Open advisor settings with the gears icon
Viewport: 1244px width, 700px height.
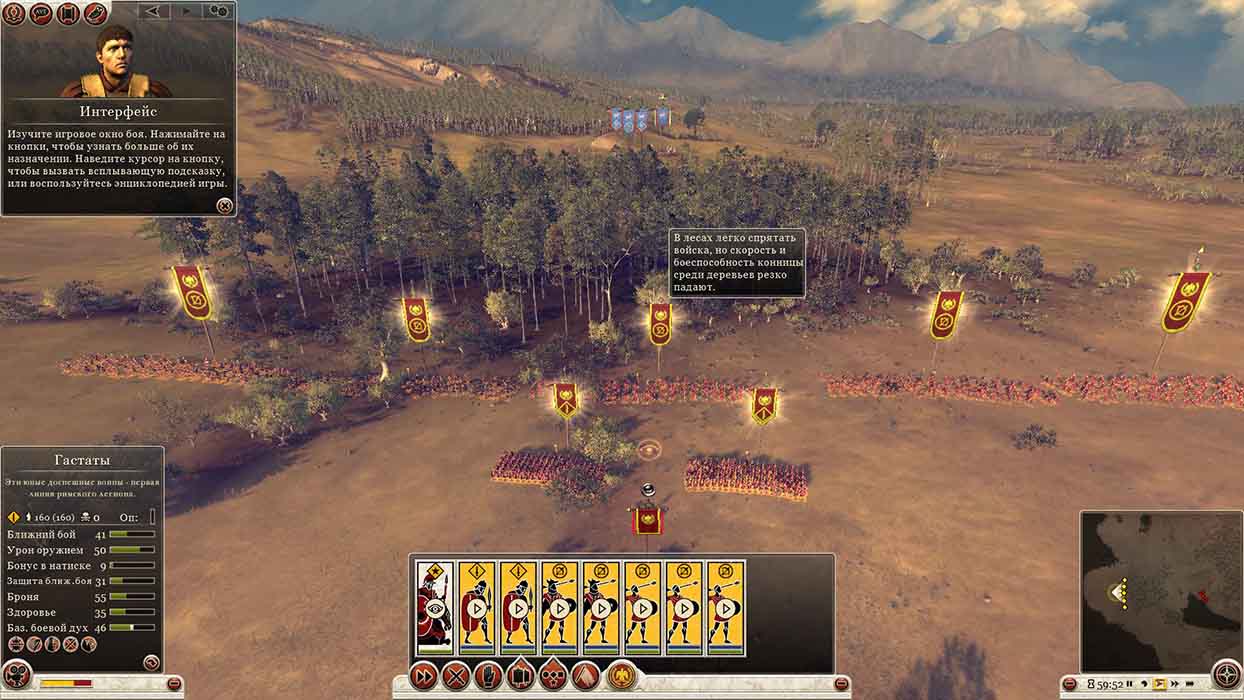tap(218, 11)
